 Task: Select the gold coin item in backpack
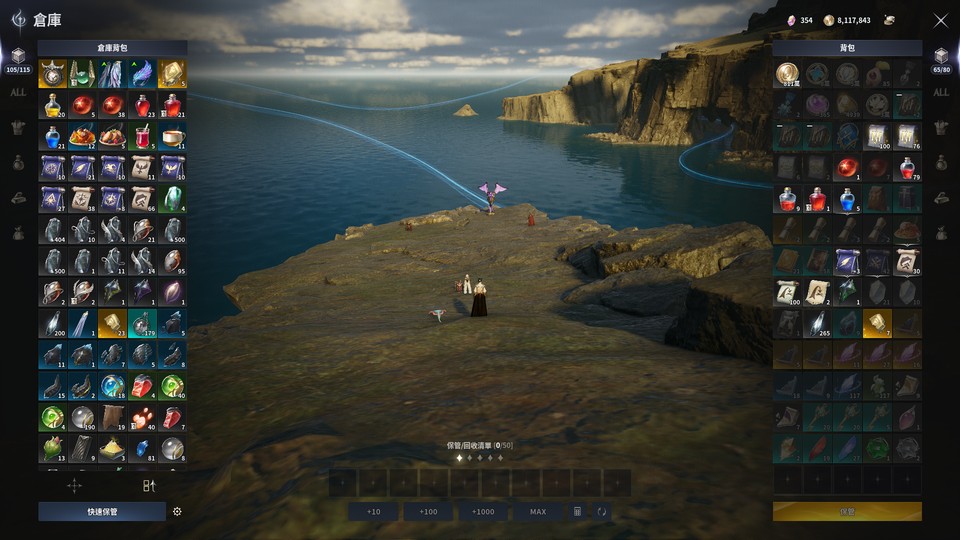click(787, 74)
